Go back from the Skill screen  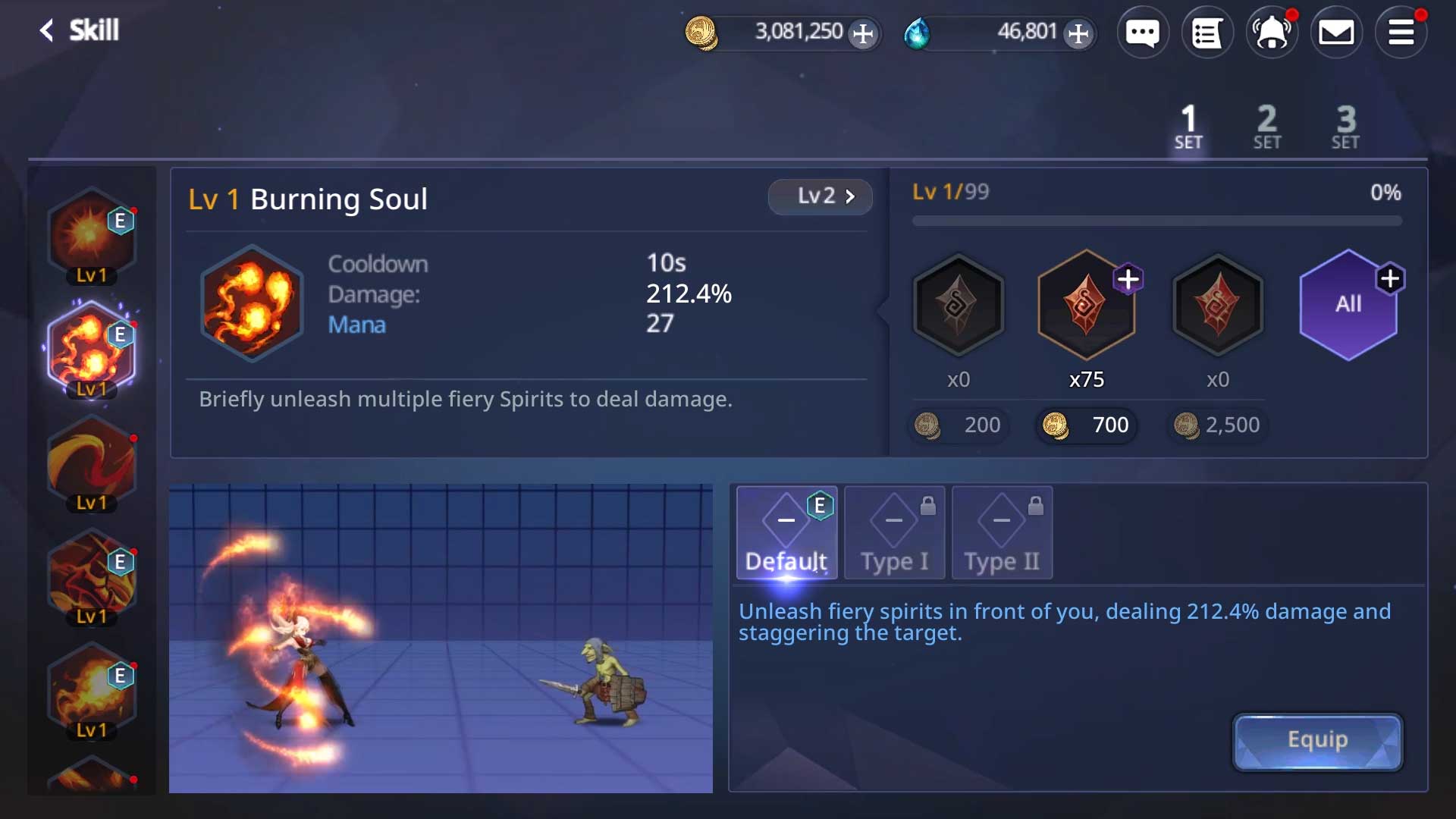[47, 30]
